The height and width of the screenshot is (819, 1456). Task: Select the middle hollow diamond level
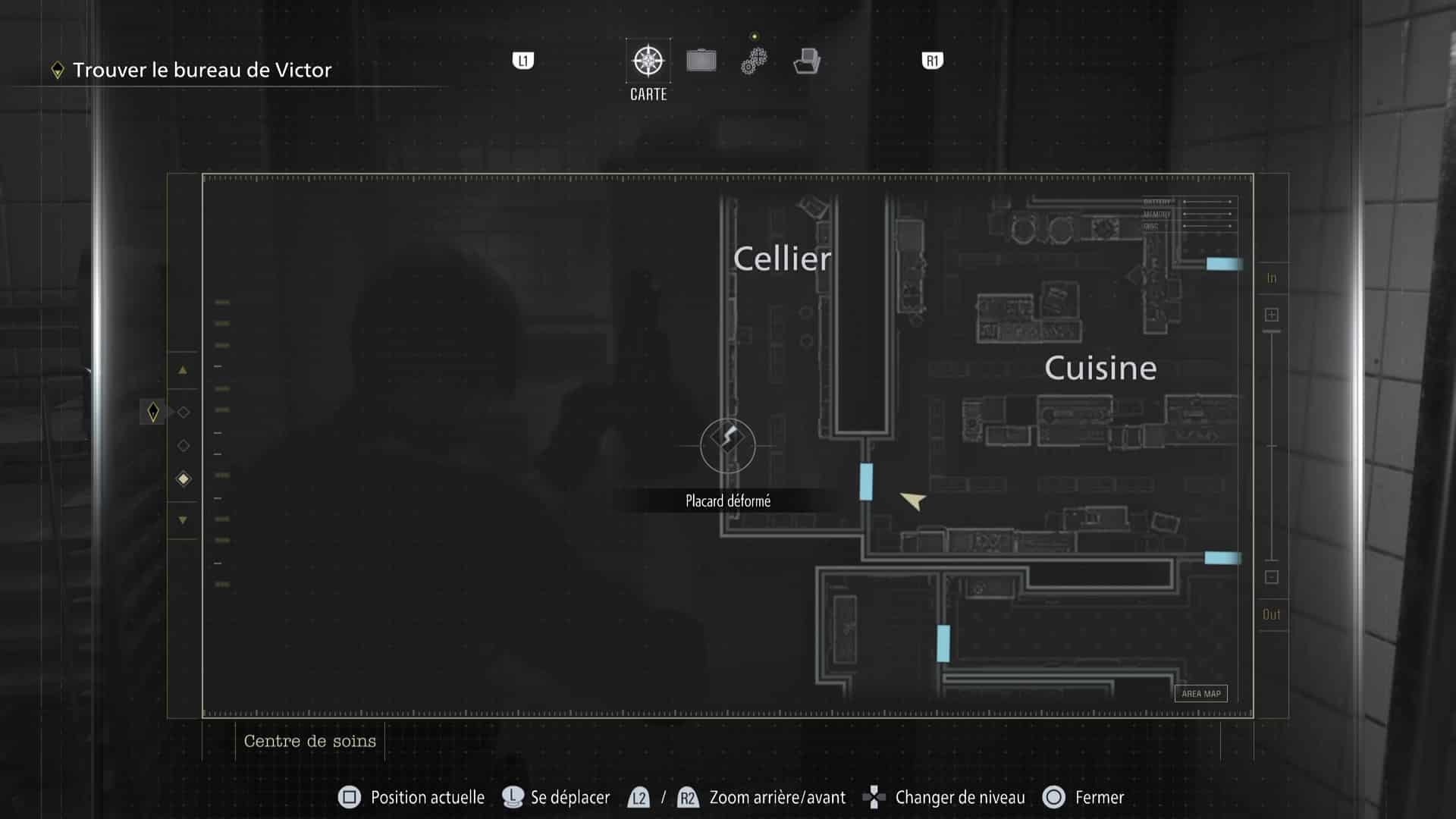coord(182,445)
